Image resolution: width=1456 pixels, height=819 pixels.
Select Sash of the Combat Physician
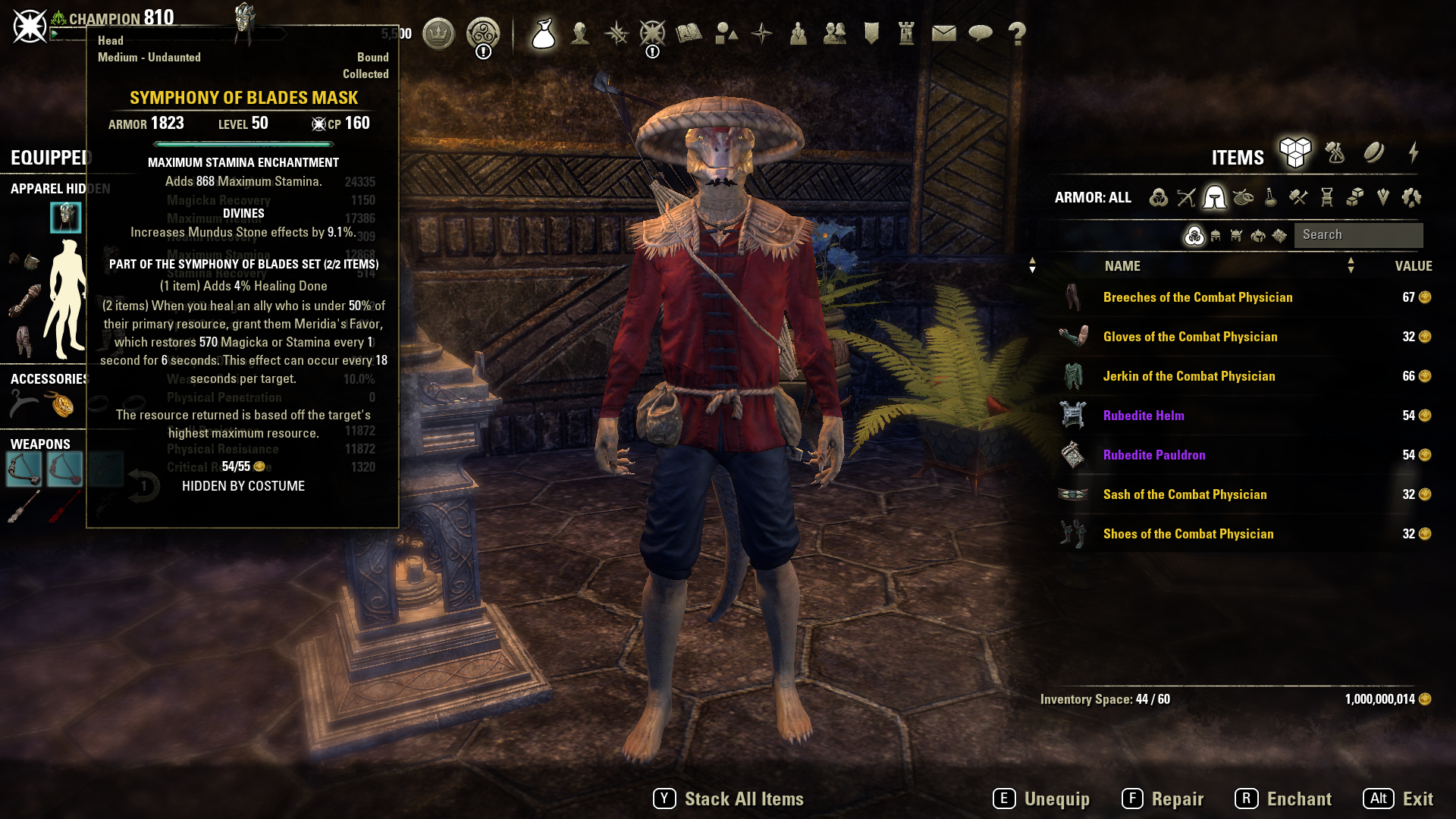click(x=1185, y=494)
